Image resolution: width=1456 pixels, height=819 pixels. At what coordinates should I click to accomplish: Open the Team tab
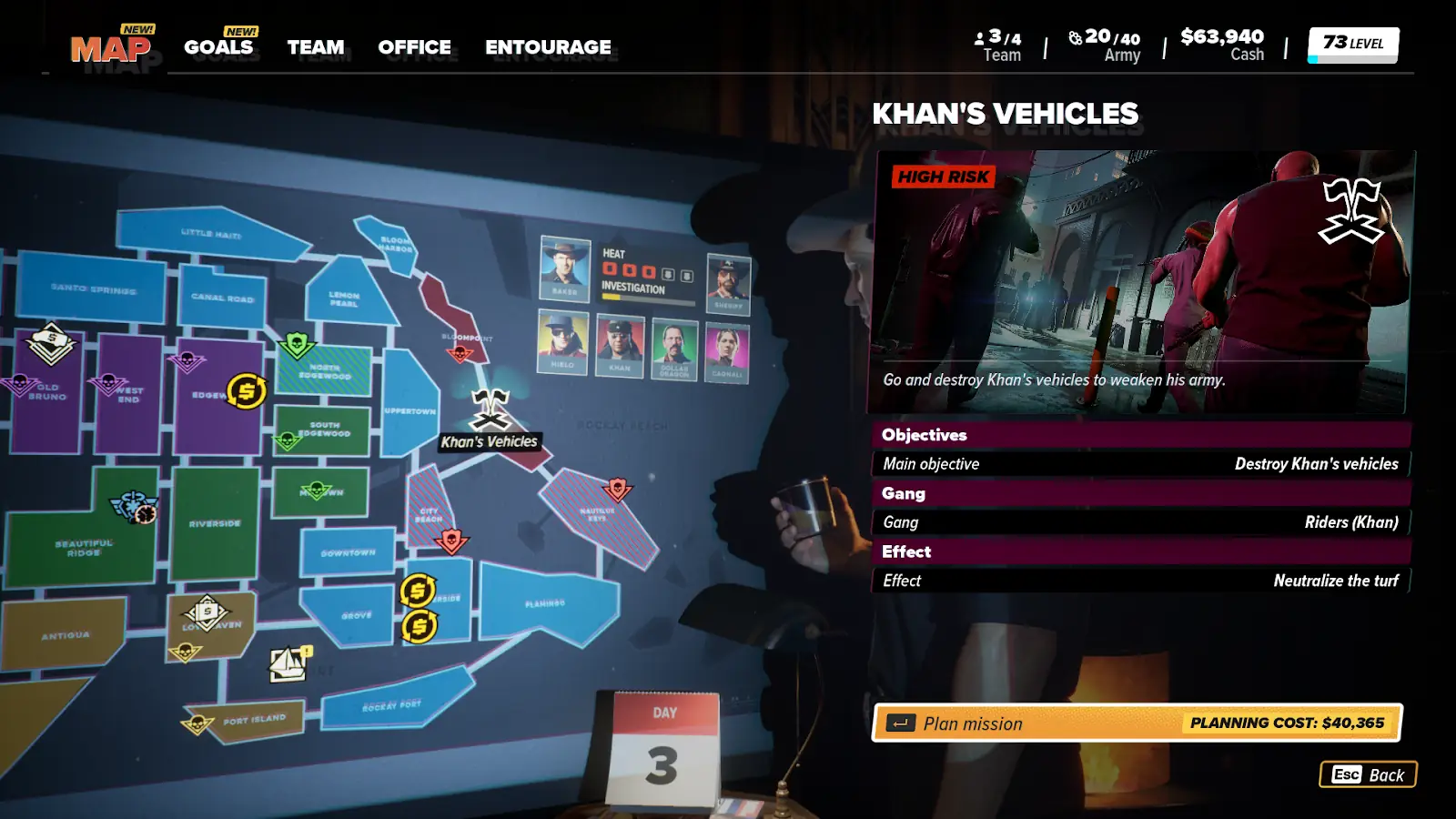[316, 47]
